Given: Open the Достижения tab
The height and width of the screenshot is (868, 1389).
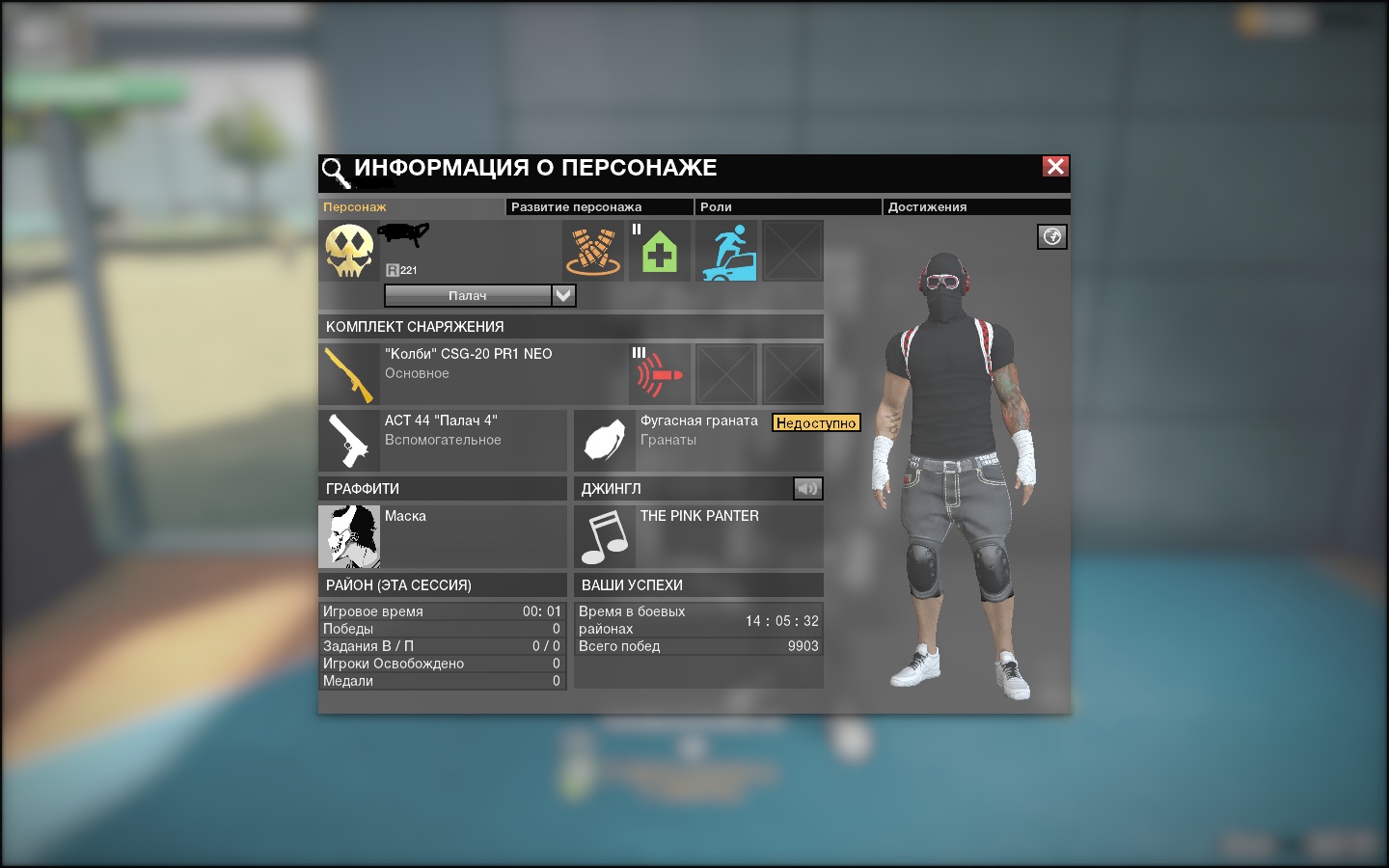Looking at the screenshot, I should [927, 207].
